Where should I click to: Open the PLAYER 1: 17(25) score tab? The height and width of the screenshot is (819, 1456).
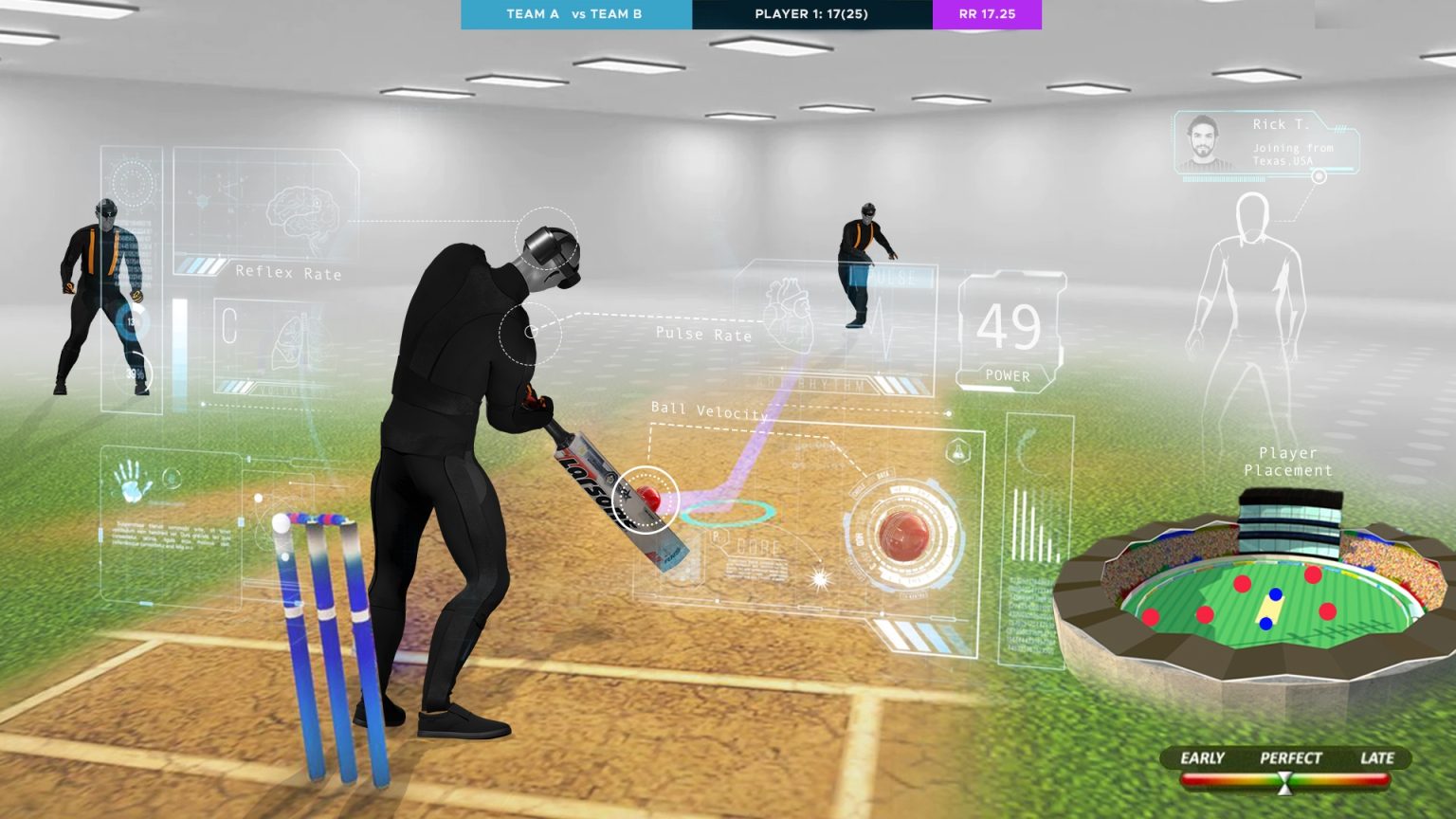coord(810,14)
